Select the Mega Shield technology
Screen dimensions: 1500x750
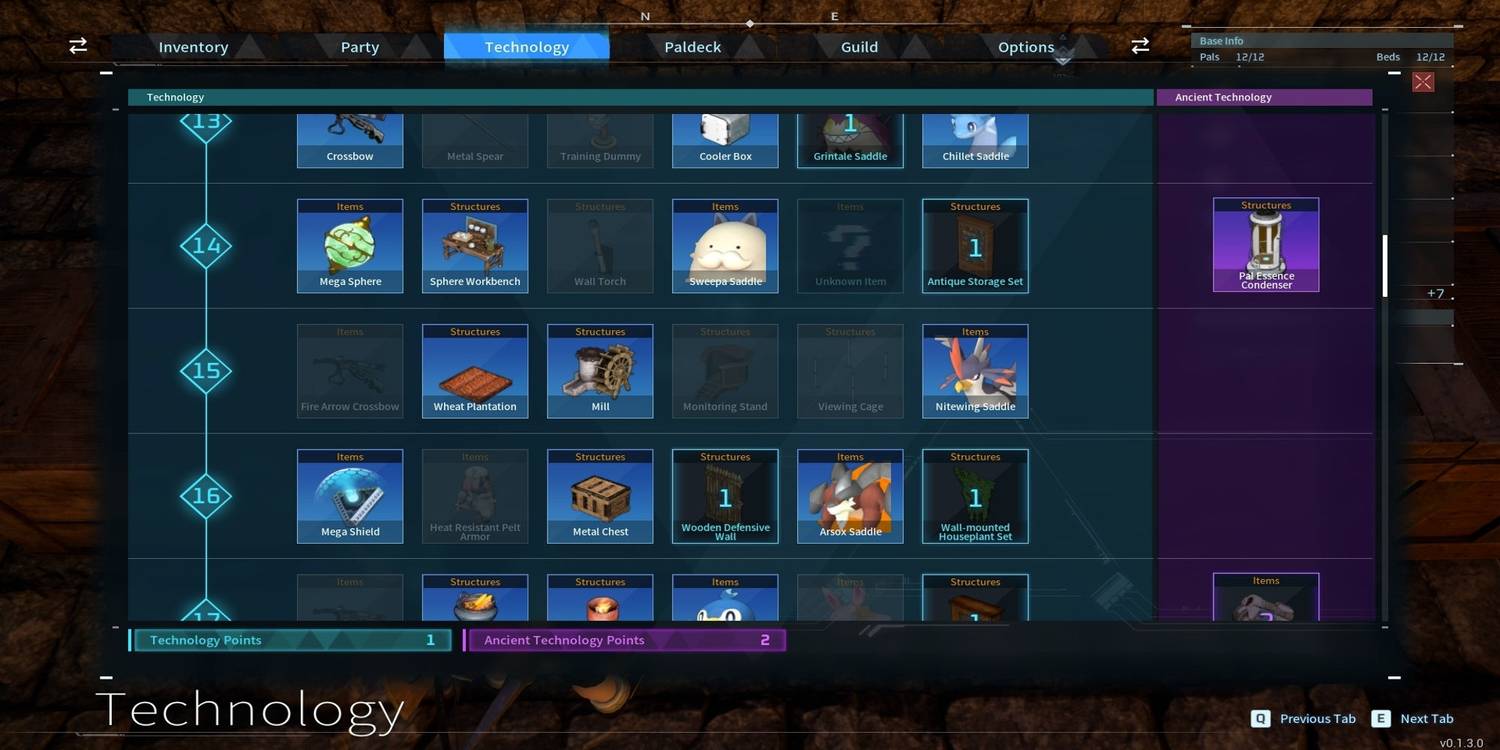[350, 495]
